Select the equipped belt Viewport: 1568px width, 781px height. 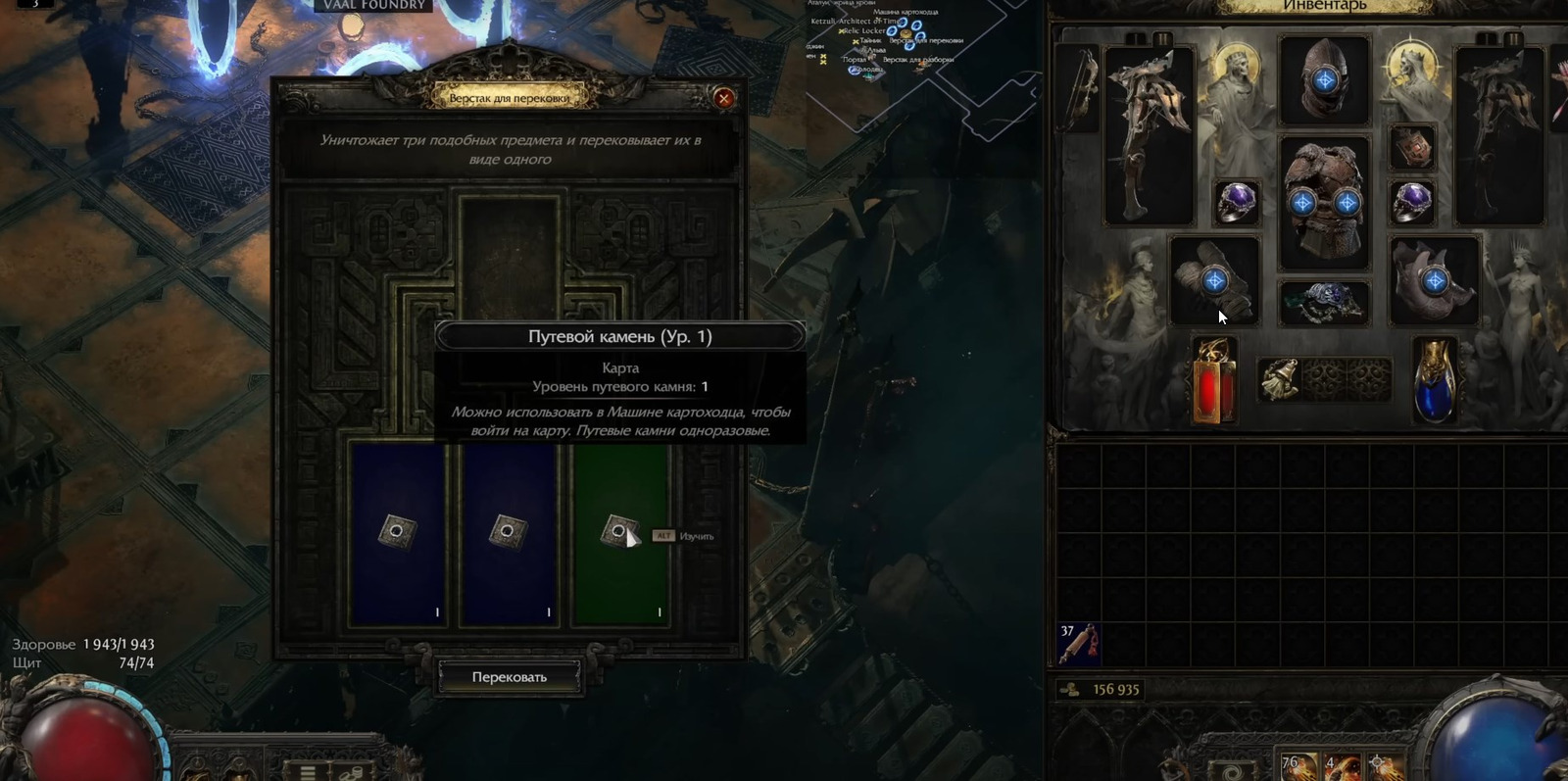pyautogui.click(x=1324, y=303)
